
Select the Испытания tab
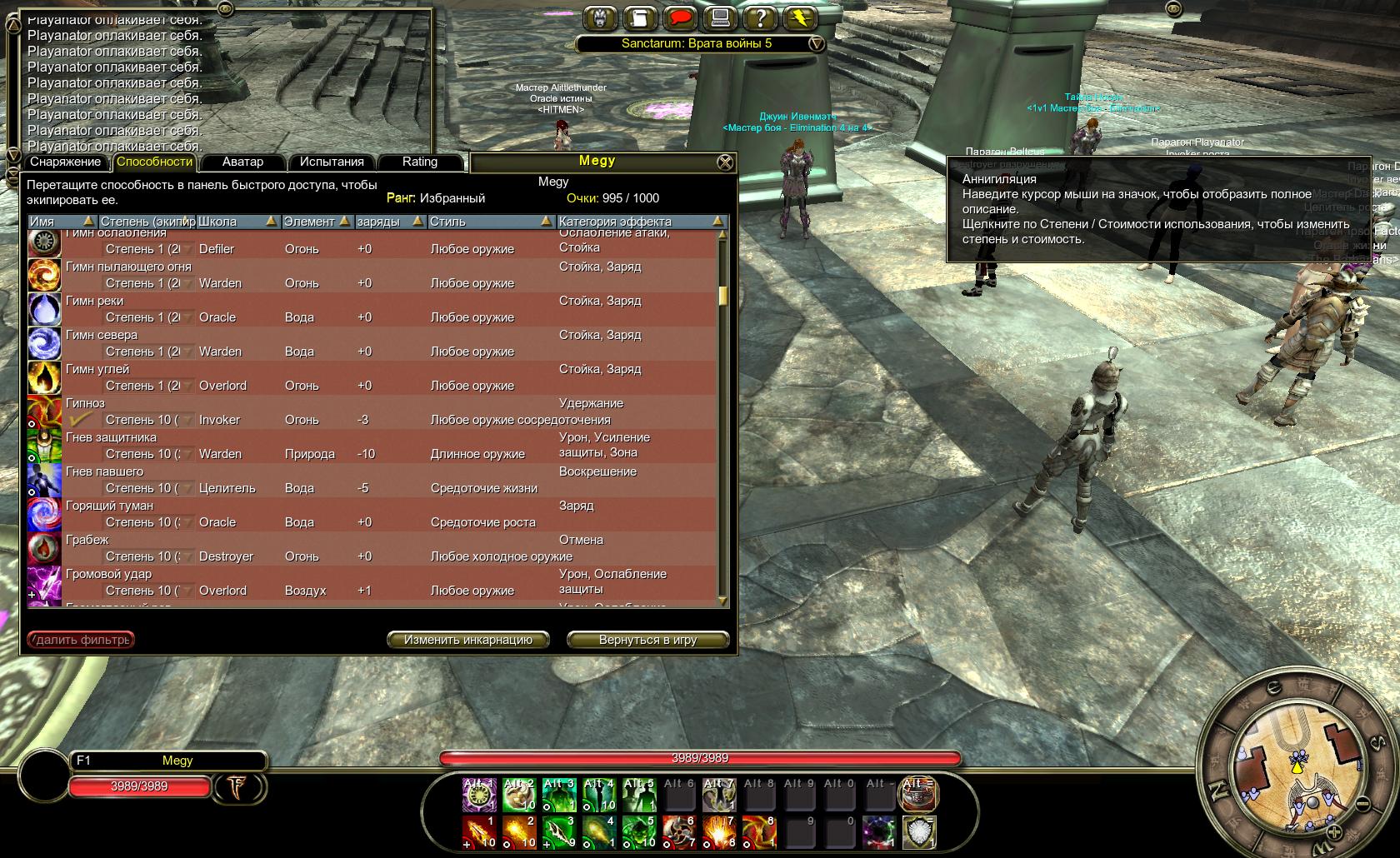[x=332, y=162]
